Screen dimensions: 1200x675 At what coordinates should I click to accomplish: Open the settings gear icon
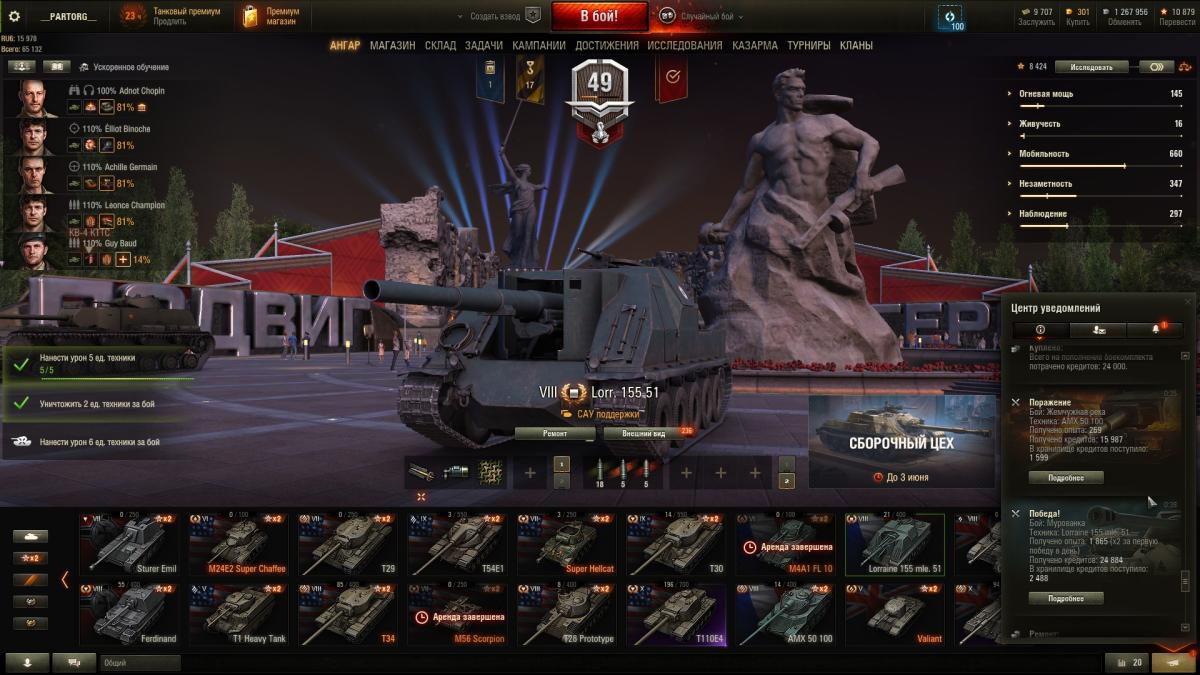pos(14,16)
